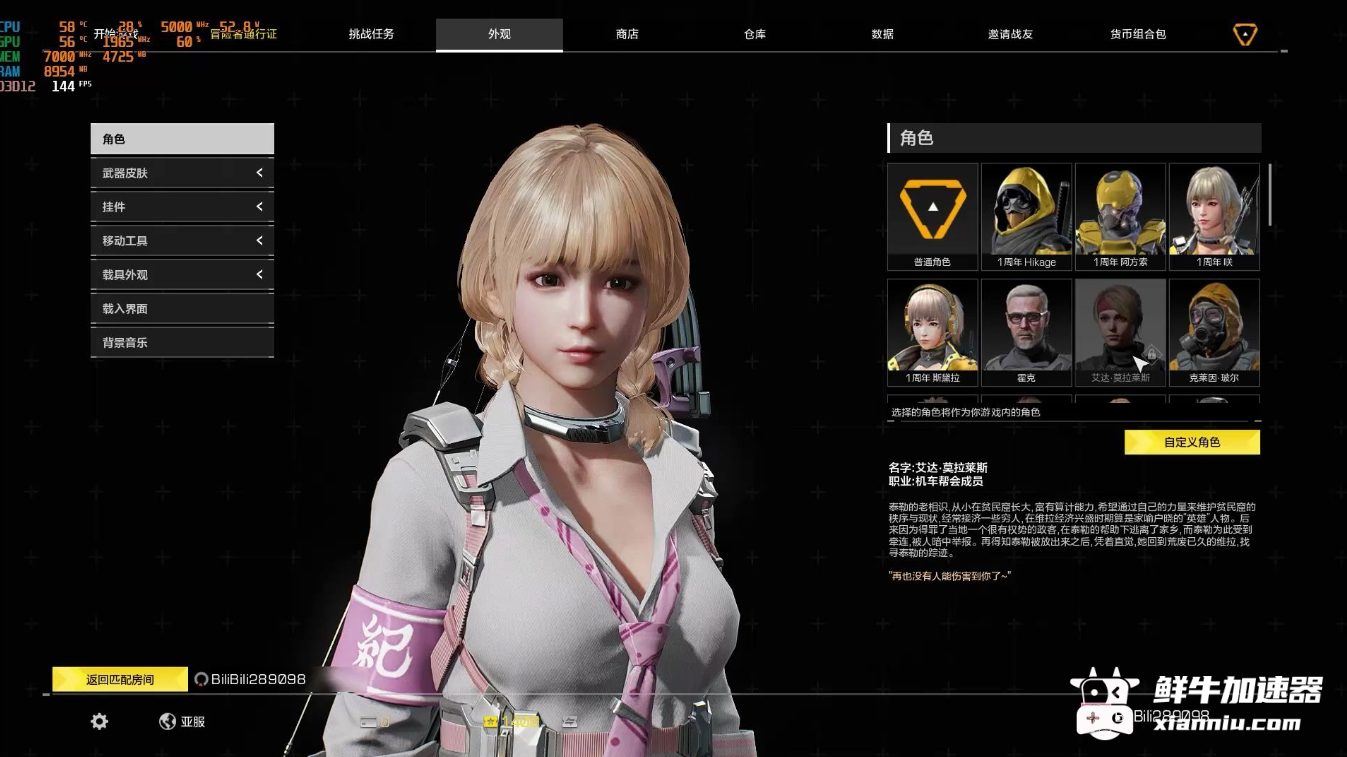This screenshot has width=1347, height=757.
Task: Switch to the 数据 tab
Action: pyautogui.click(x=882, y=34)
